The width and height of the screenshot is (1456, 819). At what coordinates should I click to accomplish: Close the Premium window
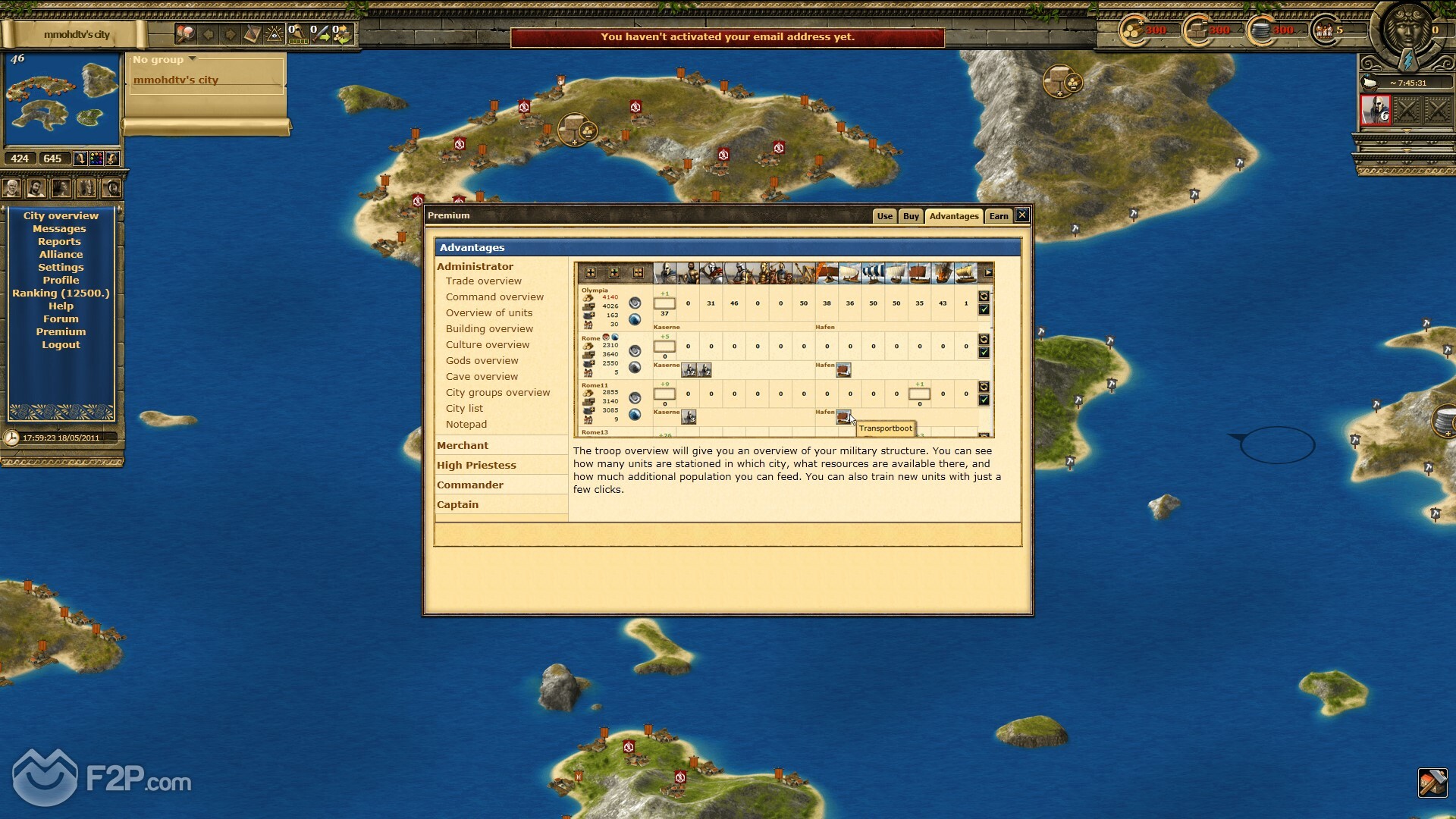tap(1022, 215)
